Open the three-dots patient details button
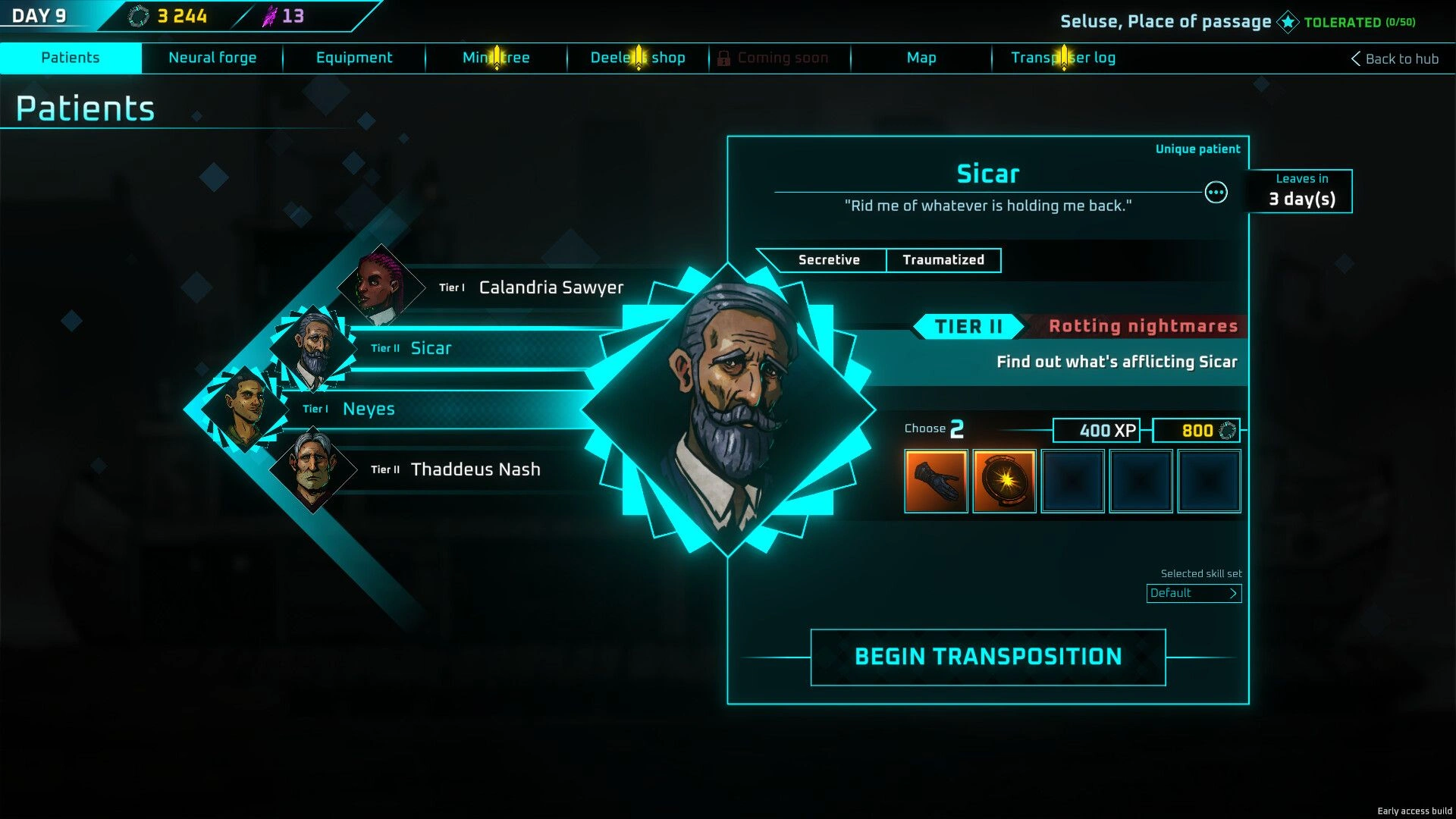The height and width of the screenshot is (819, 1456). (1216, 193)
